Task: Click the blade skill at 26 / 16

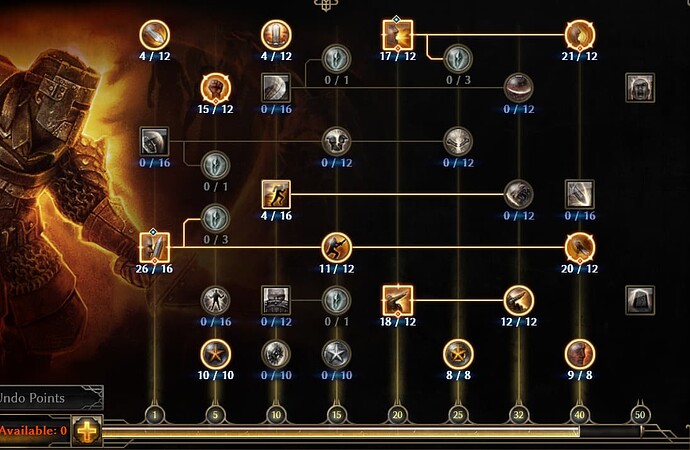Action: click(155, 246)
